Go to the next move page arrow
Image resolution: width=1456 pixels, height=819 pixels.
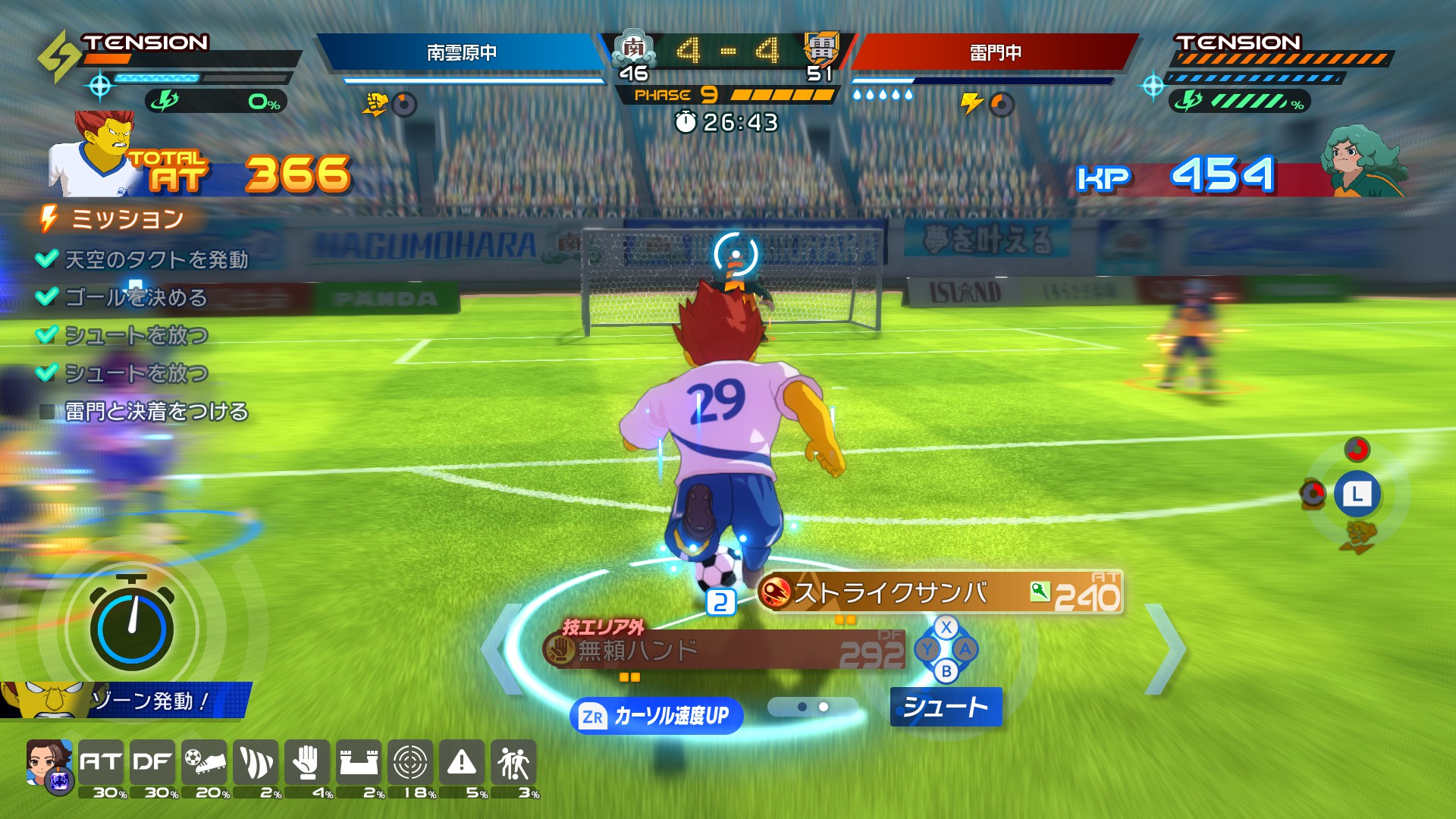[1166, 649]
